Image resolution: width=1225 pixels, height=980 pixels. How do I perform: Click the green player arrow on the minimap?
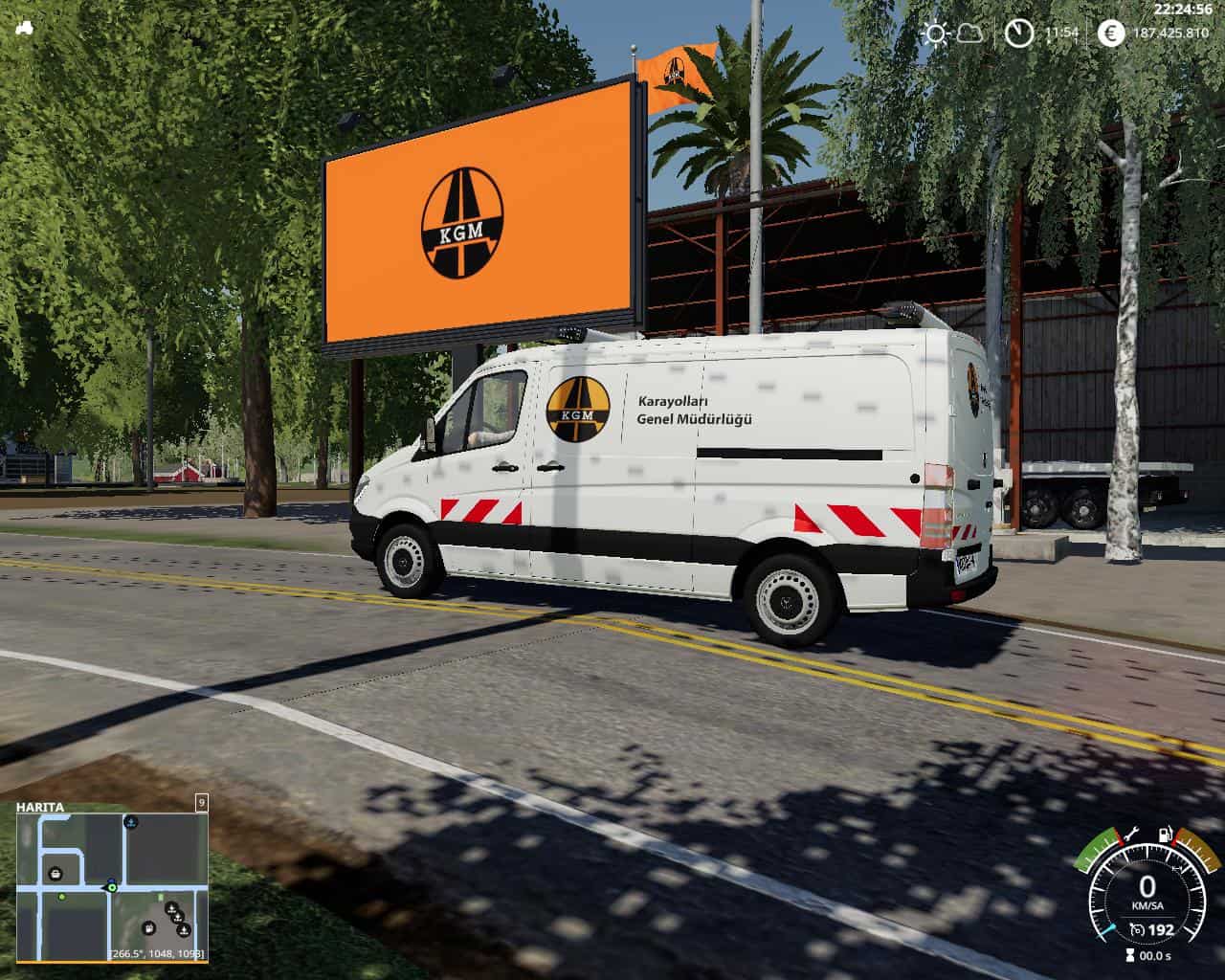point(112,887)
